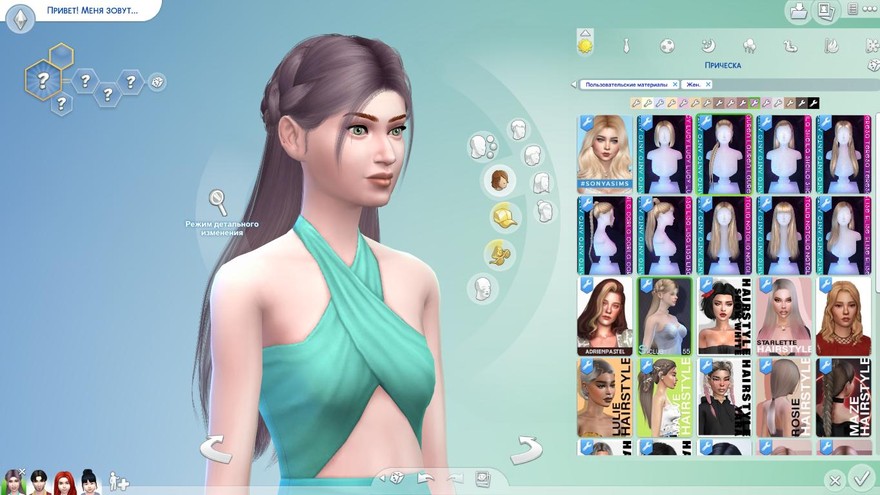The width and height of the screenshot is (880, 495).
Task: Open the hats category icon
Action: point(505,216)
